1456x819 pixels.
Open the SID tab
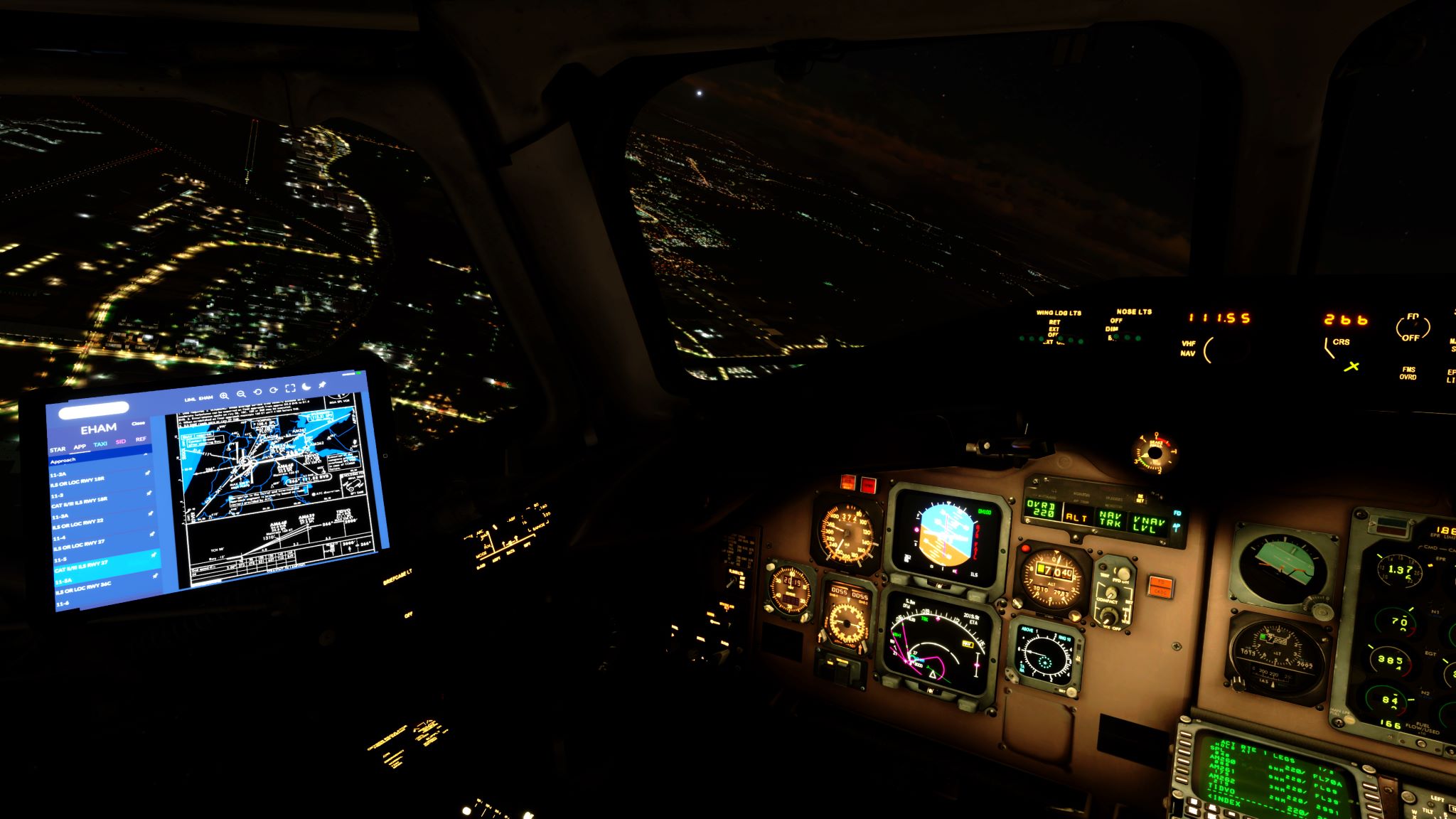pos(120,441)
